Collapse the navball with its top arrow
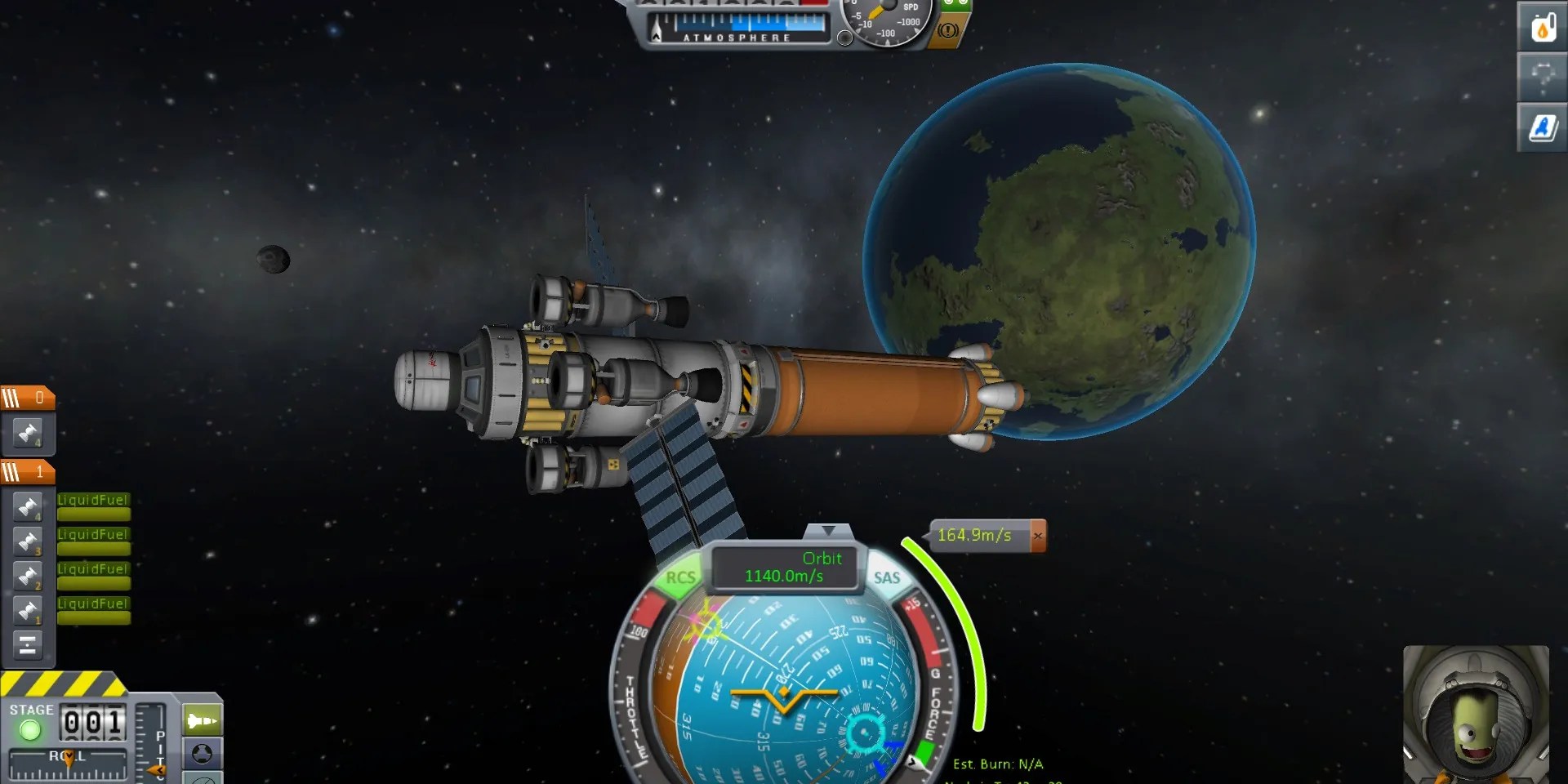 tap(827, 531)
